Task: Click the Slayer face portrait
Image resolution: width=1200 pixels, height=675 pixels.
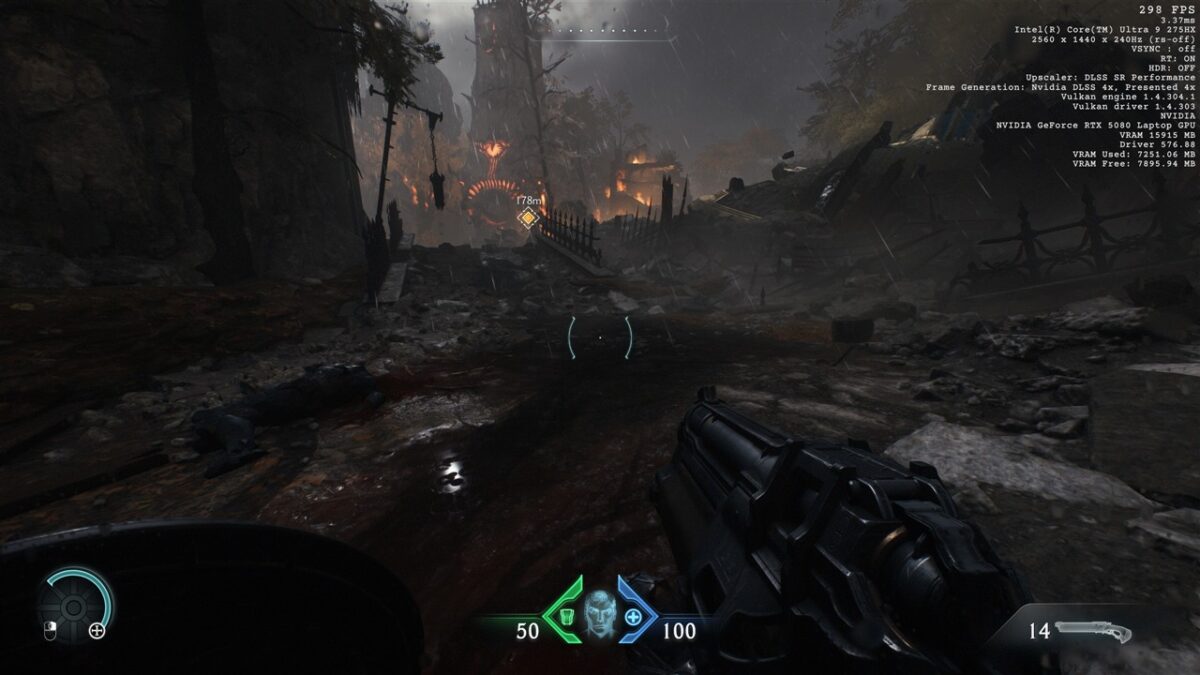Action: click(599, 614)
